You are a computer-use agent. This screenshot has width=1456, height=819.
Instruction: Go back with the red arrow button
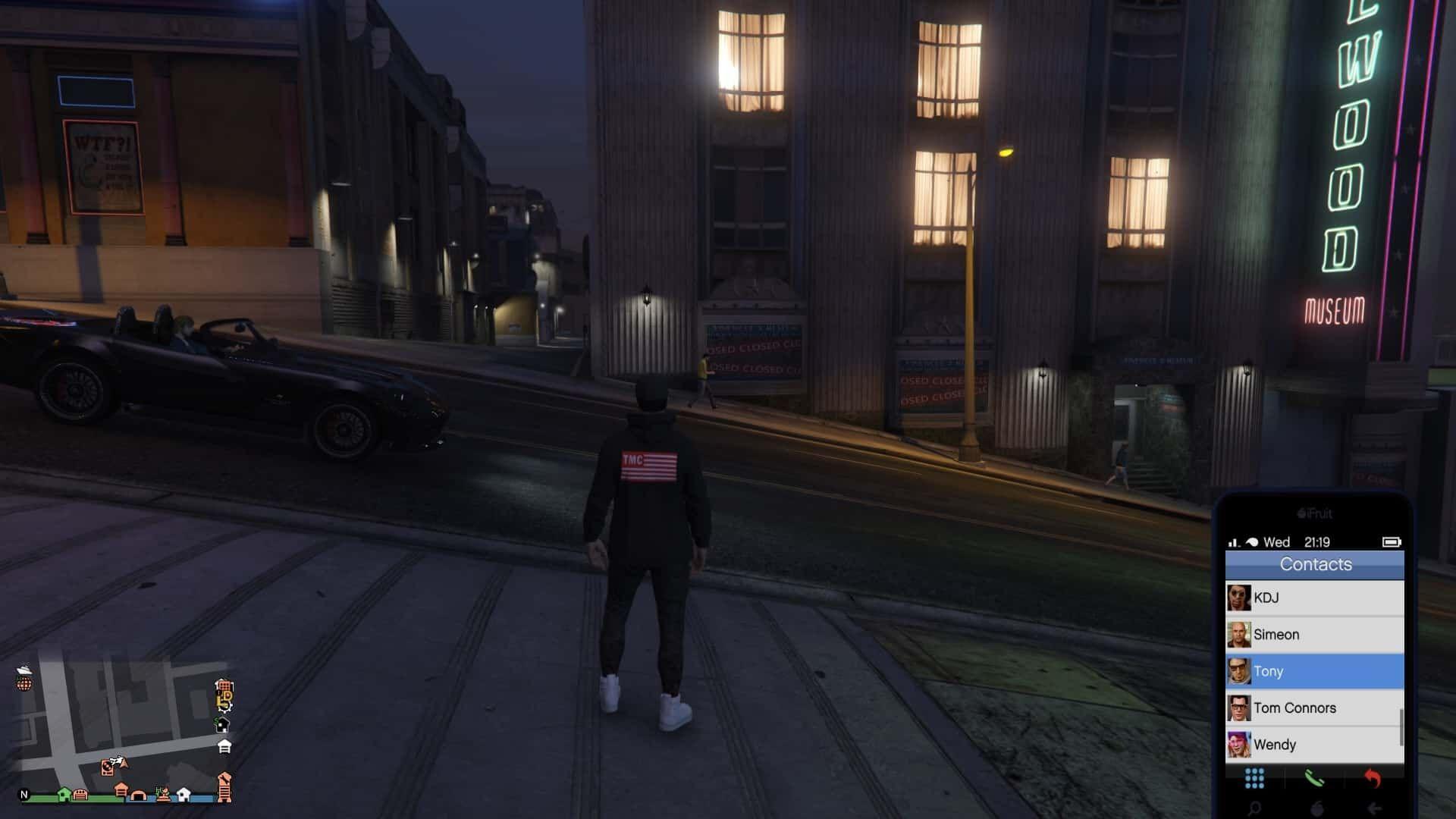pos(1373,778)
